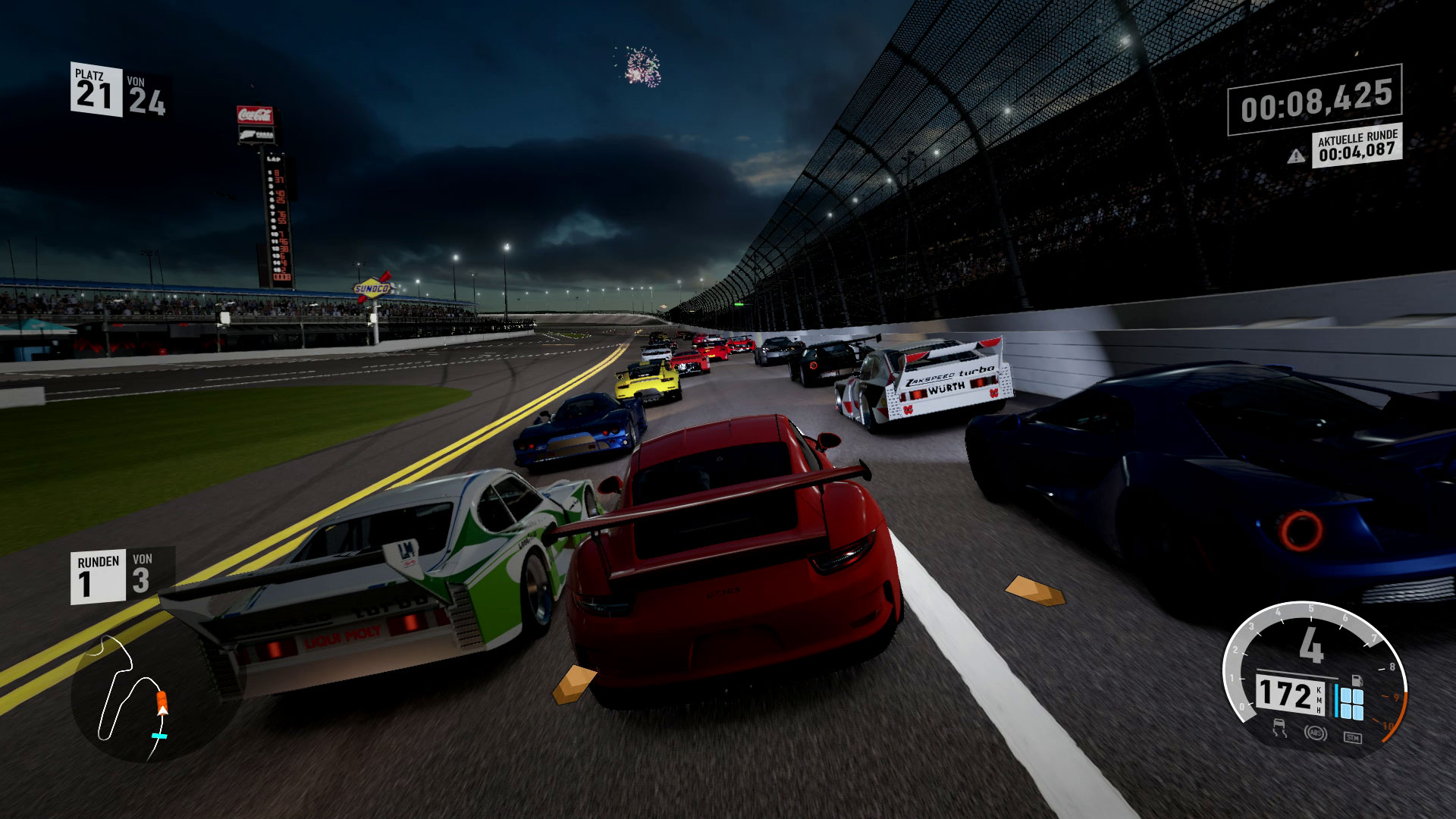
Task: Click the fuel pump icon
Action: [x=1357, y=680]
